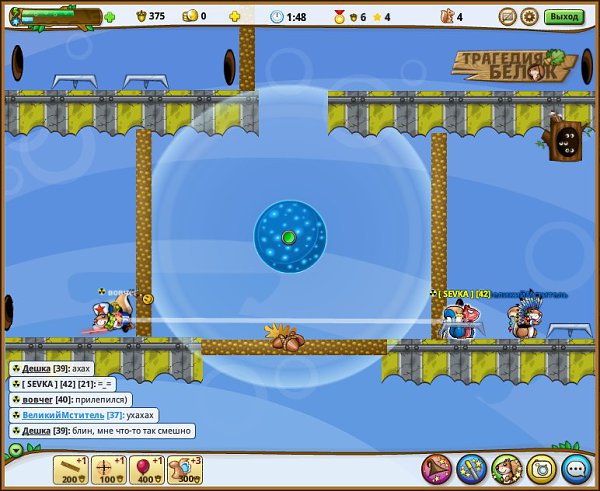Viewport: 600px width, 491px height.
Task: Open the squirrel character button
Action: pyautogui.click(x=505, y=468)
